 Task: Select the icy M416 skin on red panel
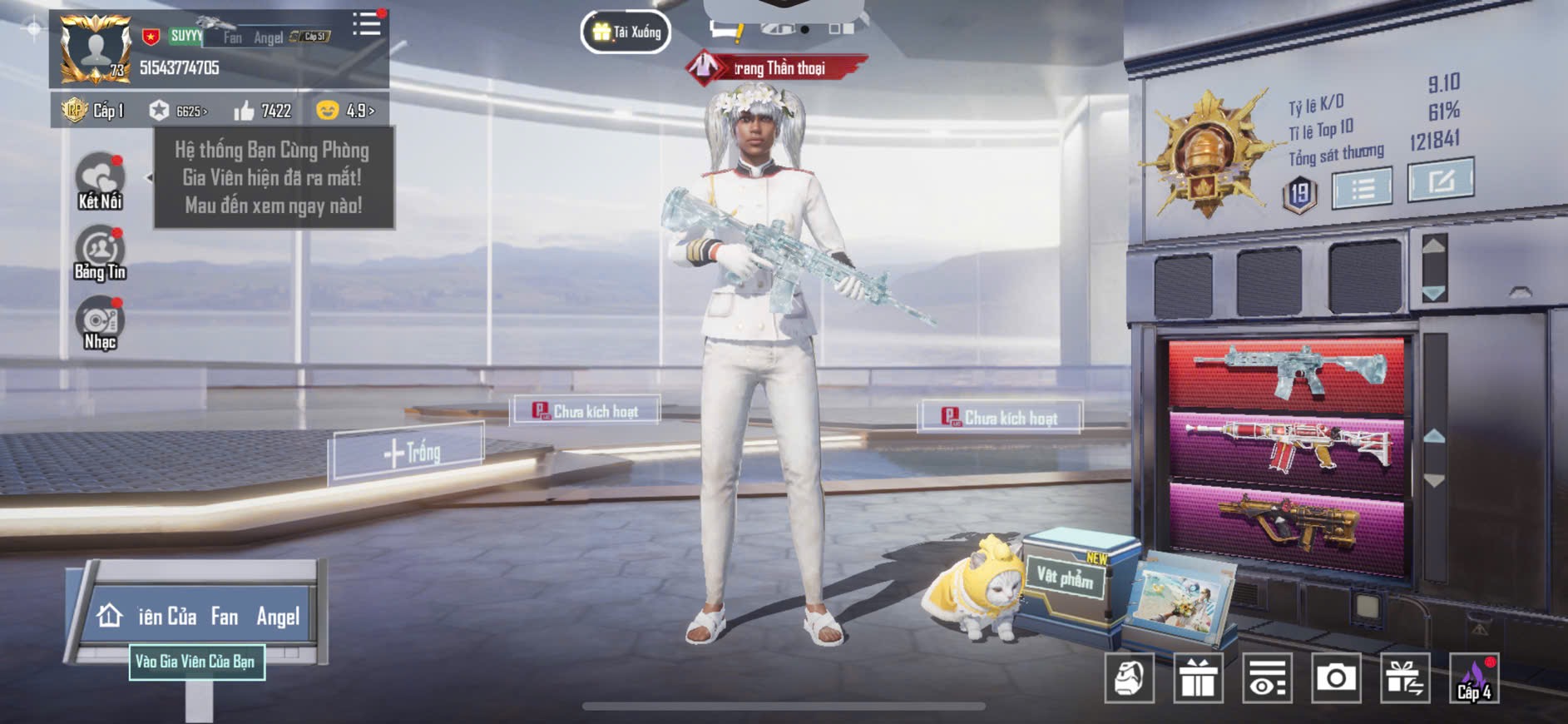[1287, 372]
